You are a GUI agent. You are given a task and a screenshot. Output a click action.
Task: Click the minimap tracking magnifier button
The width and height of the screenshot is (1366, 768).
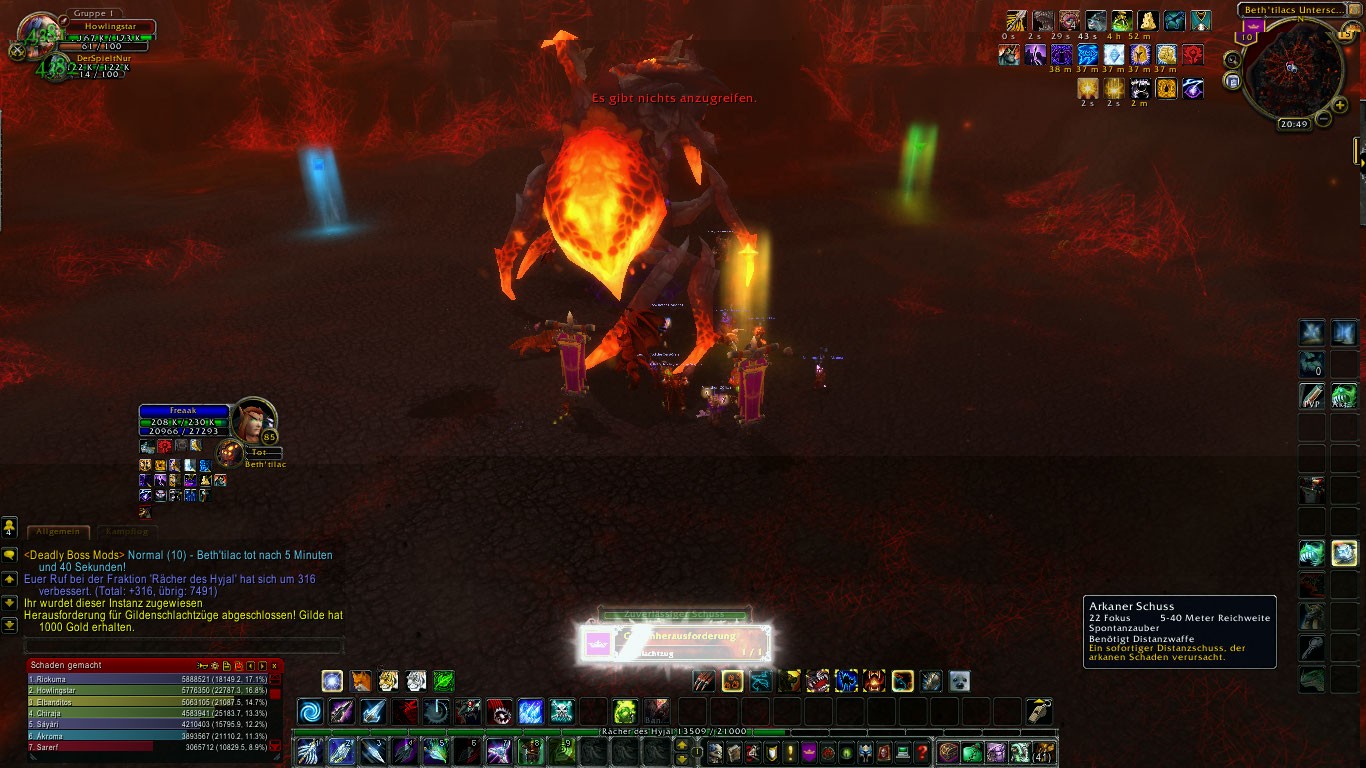click(1233, 60)
